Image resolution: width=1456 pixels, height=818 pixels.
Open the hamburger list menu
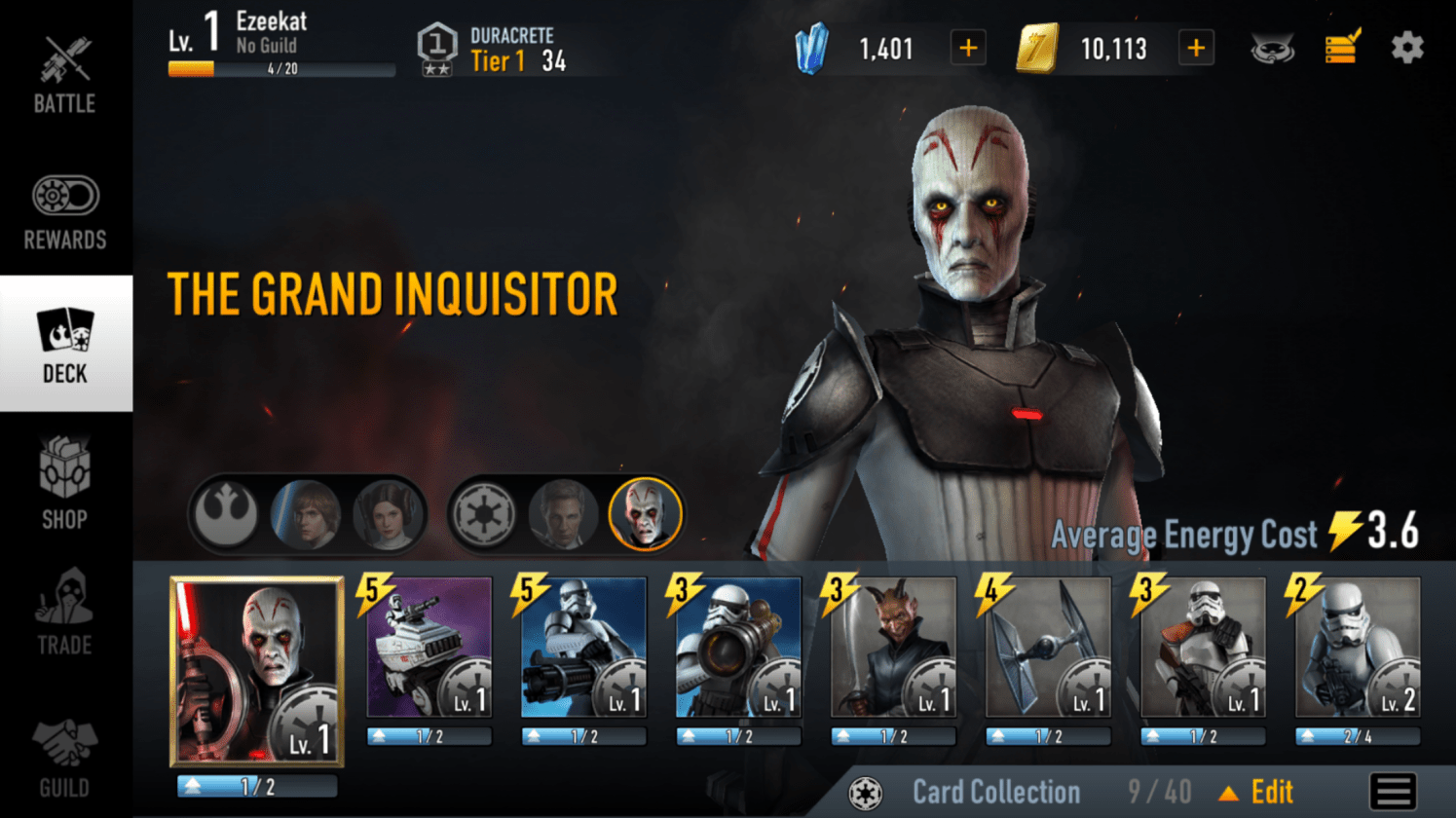pos(1393,792)
